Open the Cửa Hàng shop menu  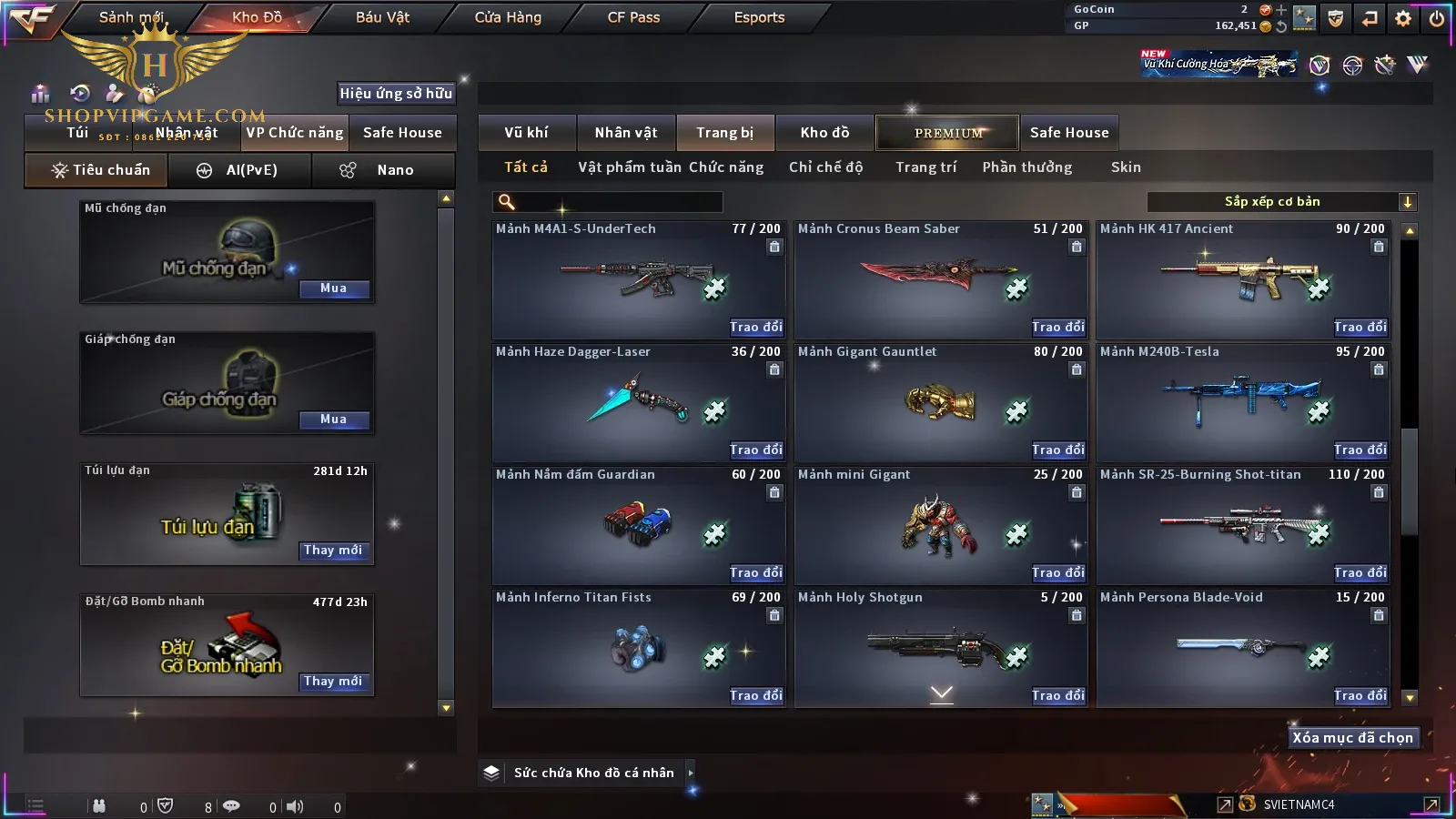(x=508, y=17)
